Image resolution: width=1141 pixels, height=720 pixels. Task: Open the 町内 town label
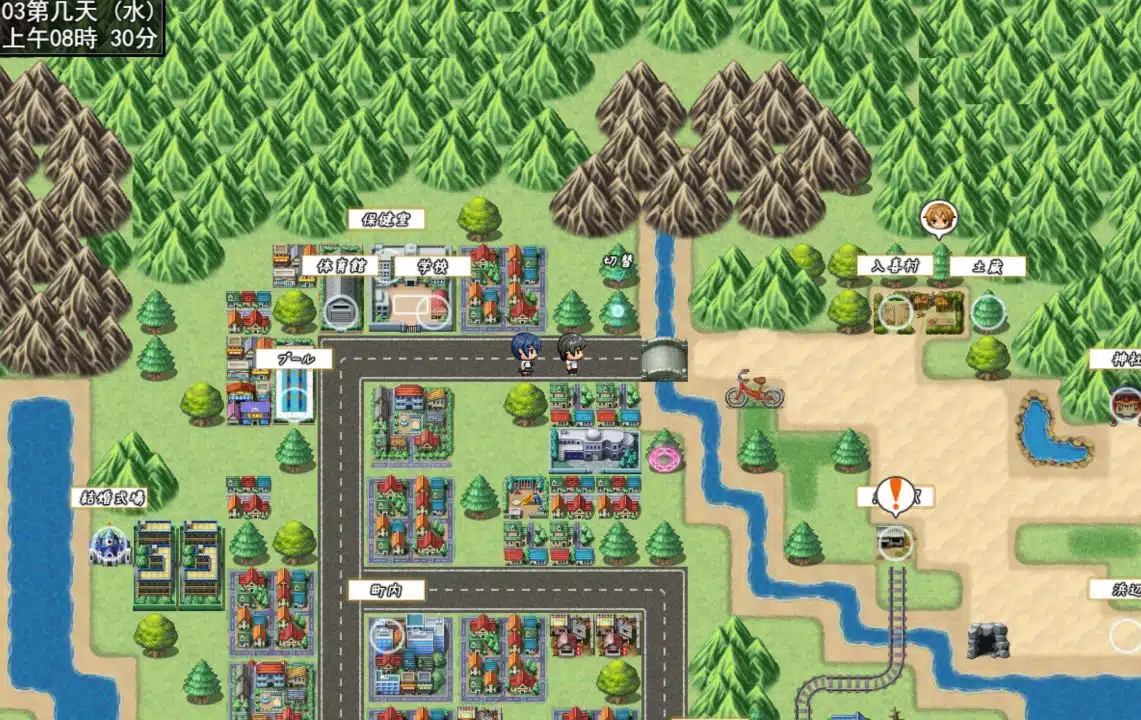[386, 590]
